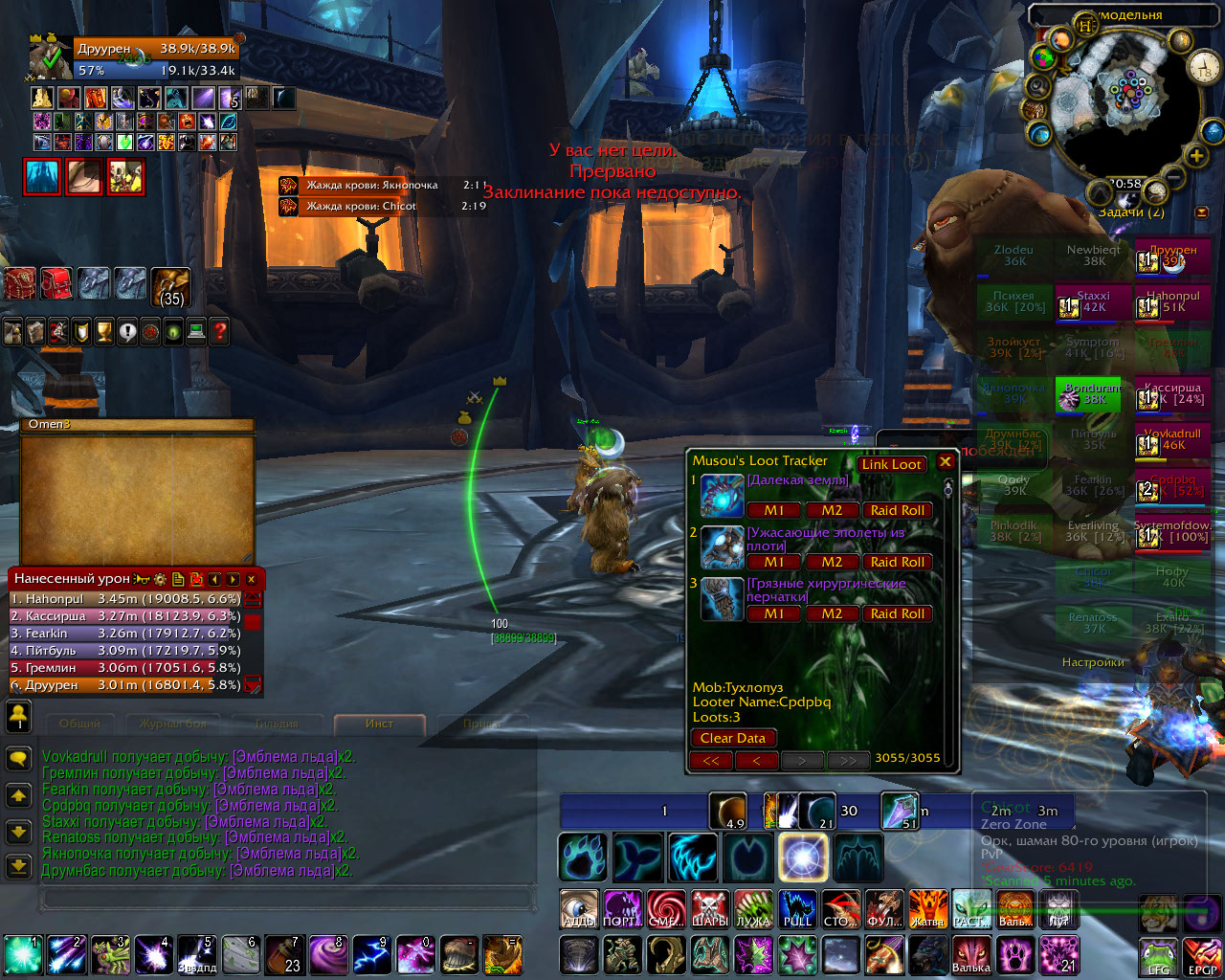Activate the PULL macro button

click(x=797, y=908)
